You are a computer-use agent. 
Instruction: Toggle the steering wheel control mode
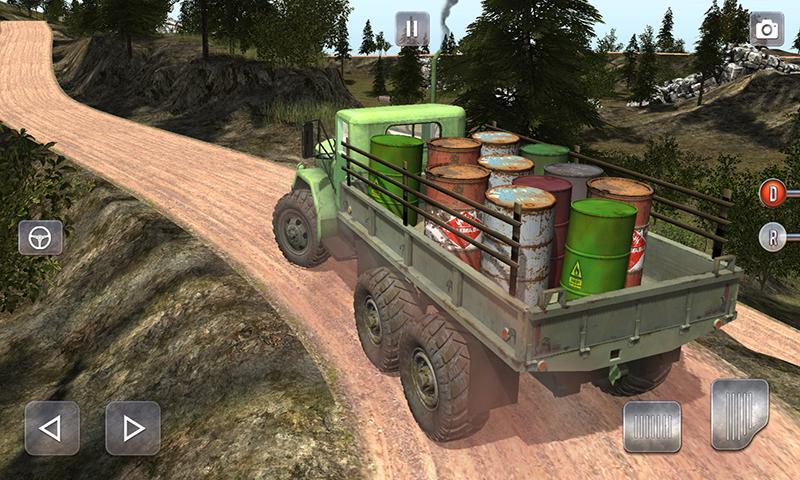40,237
